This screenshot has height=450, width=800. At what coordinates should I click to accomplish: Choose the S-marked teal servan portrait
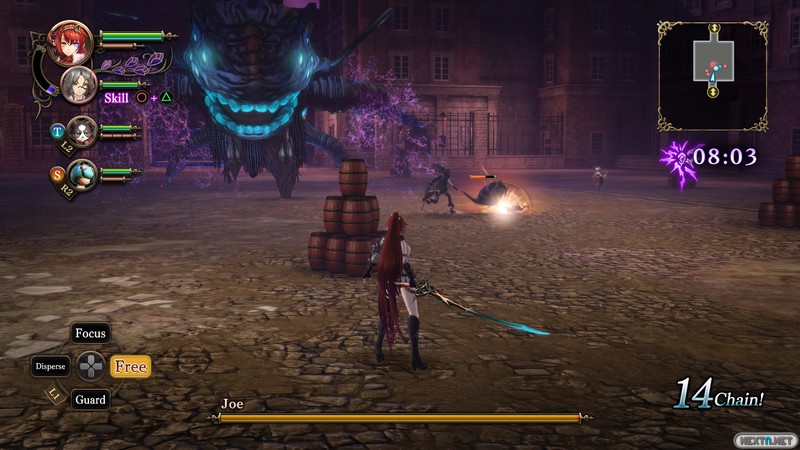[82, 175]
